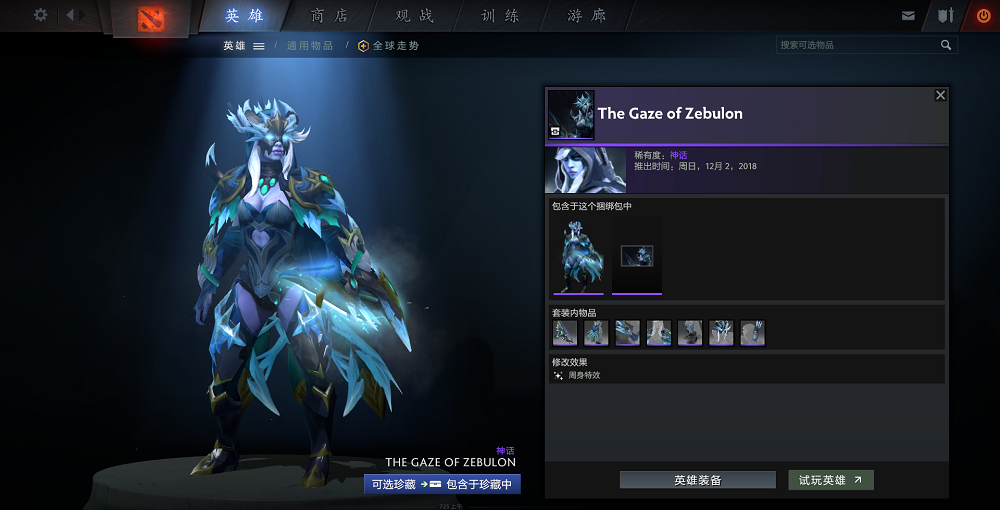Select the loading screen bundle thumbnail
The width and height of the screenshot is (1000, 510).
(637, 256)
